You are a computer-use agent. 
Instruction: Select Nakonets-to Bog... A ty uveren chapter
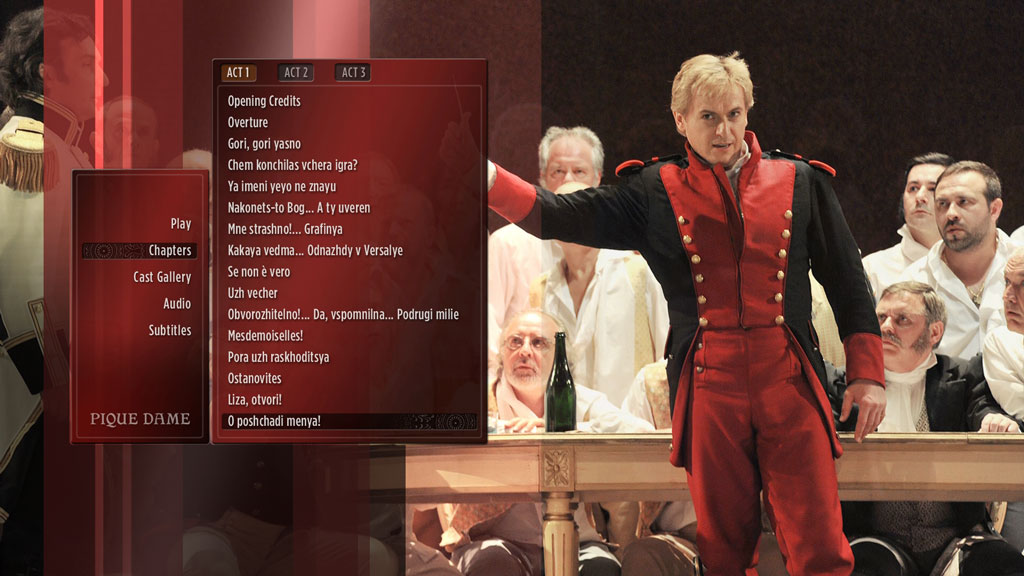coord(299,208)
